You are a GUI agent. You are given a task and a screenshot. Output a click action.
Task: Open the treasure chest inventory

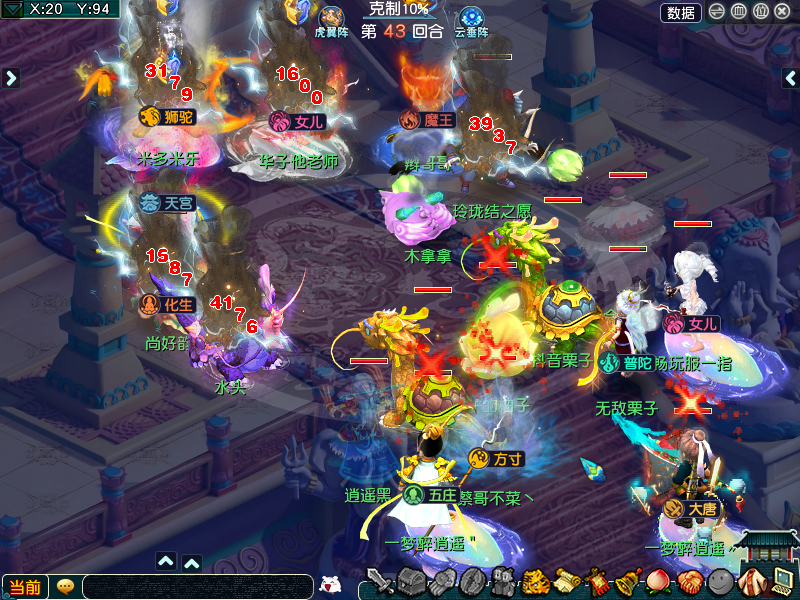coord(411,581)
